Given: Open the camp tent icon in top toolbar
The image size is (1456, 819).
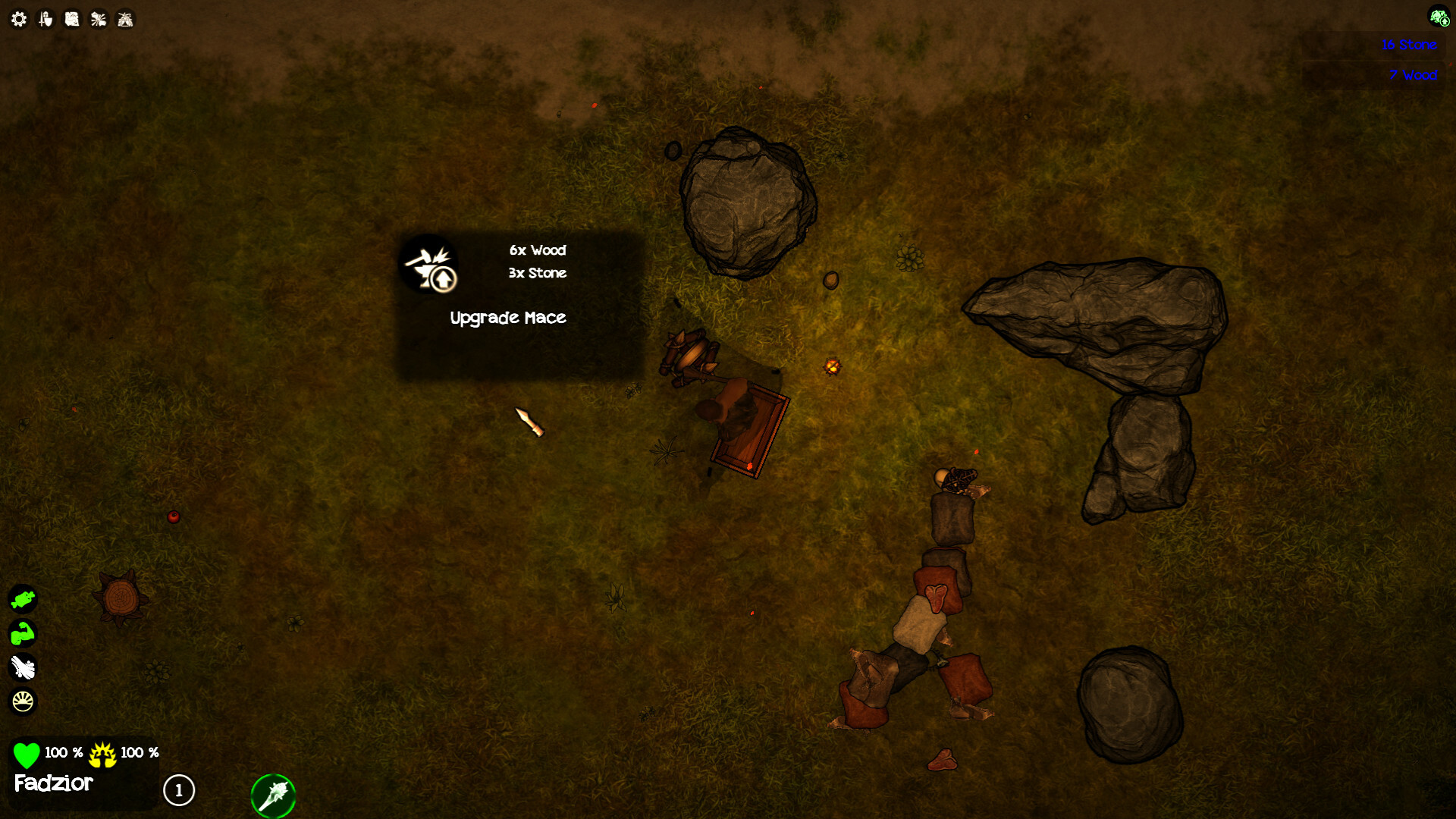Looking at the screenshot, I should click(124, 18).
